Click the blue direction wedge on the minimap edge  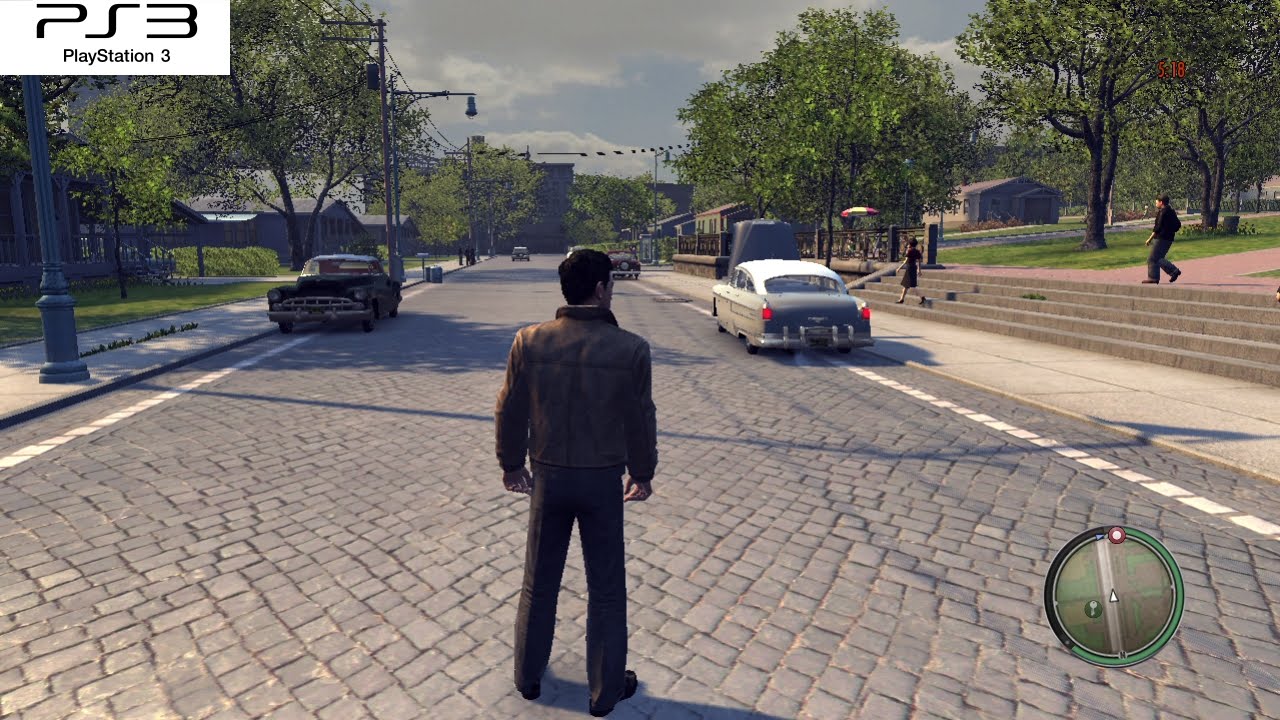[1100, 535]
